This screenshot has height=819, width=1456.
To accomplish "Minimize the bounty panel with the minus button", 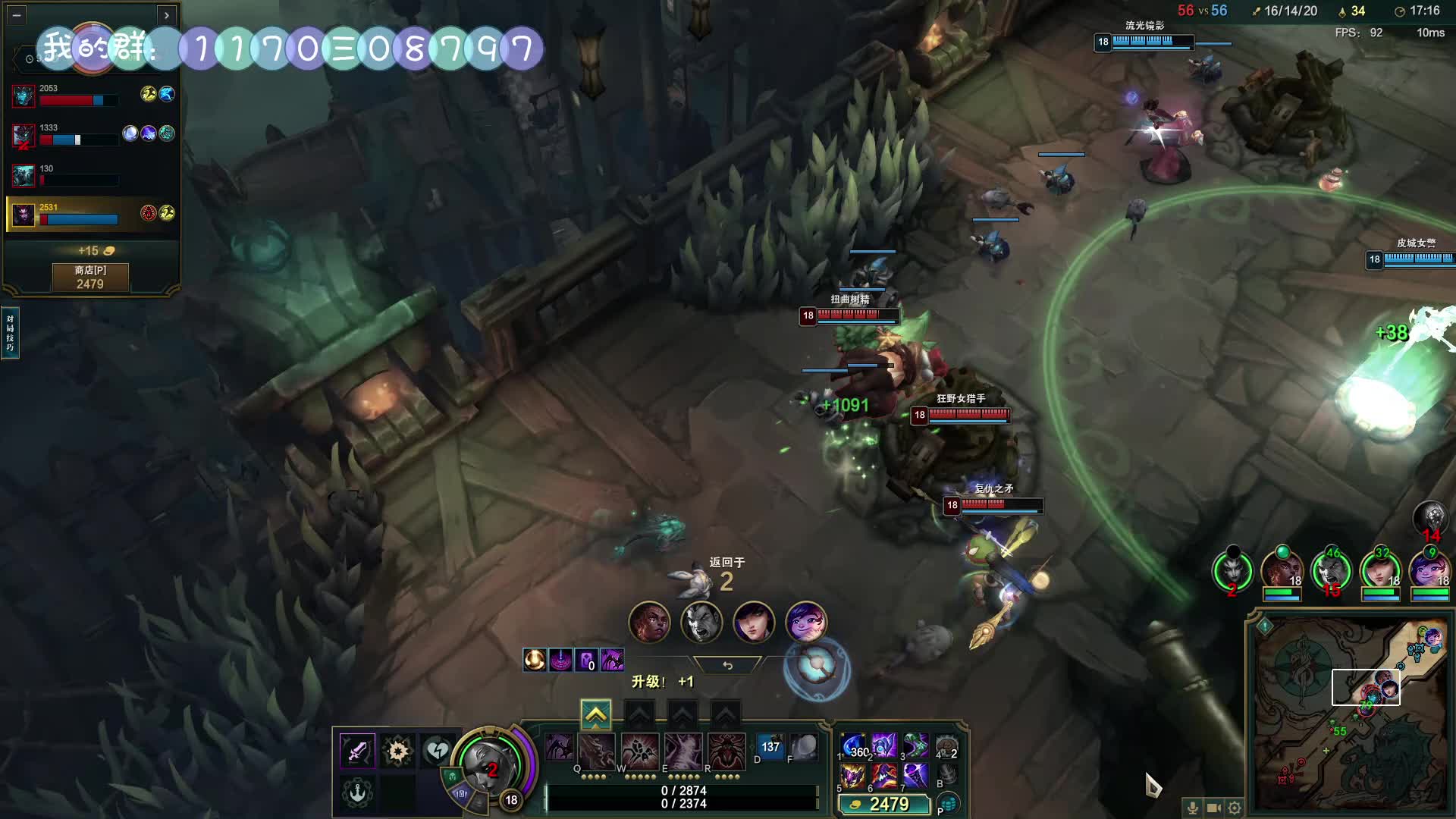I will (17, 14).
